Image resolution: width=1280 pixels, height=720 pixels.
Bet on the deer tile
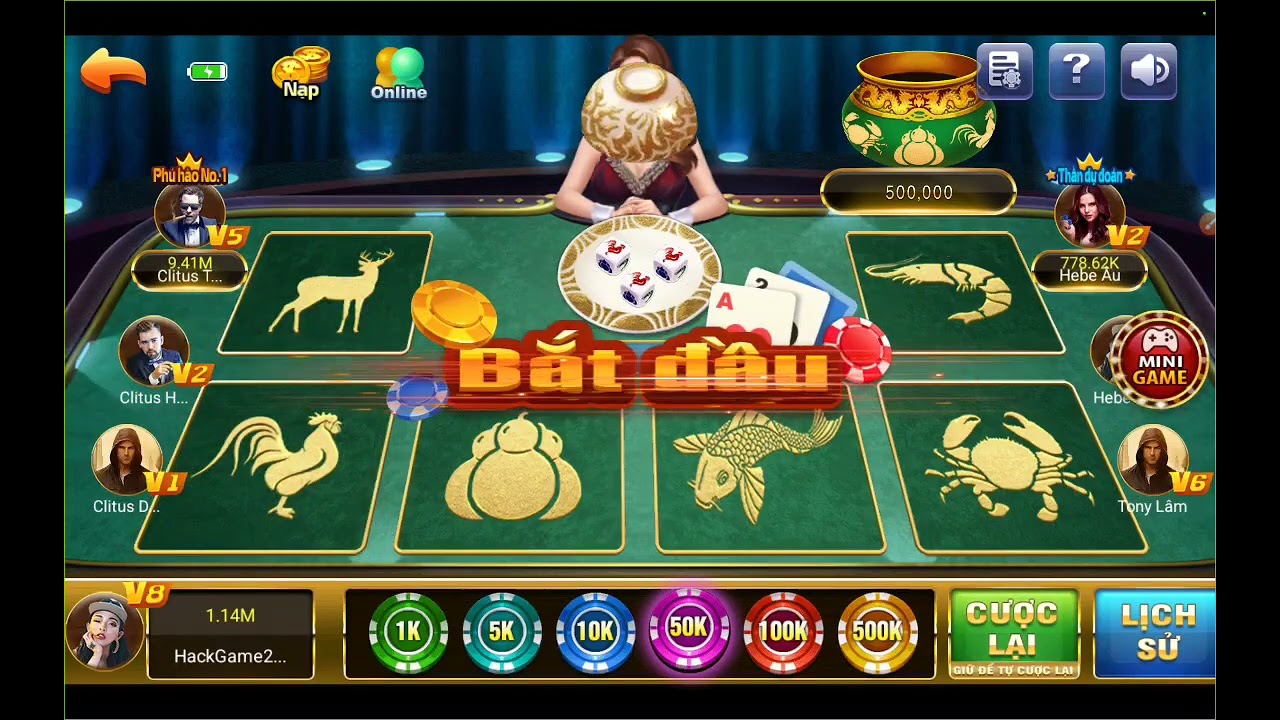(325, 293)
